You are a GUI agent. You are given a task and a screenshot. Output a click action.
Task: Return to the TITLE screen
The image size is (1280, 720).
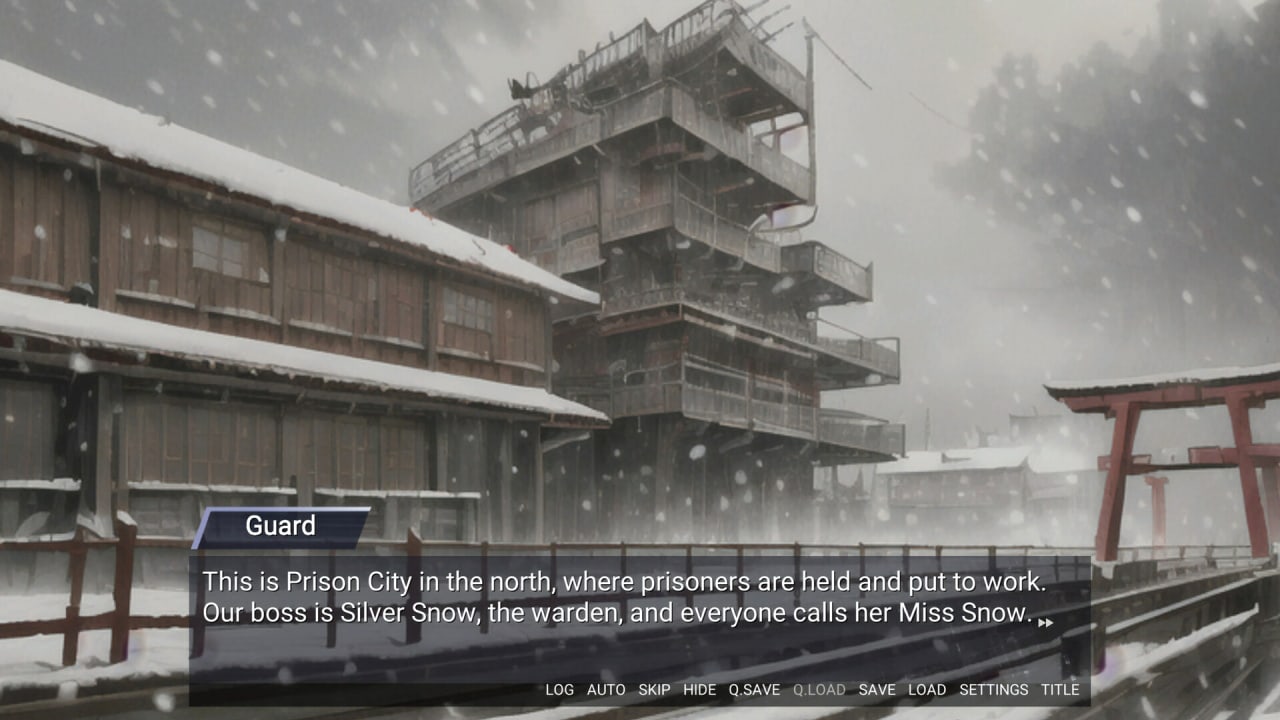coord(1060,690)
